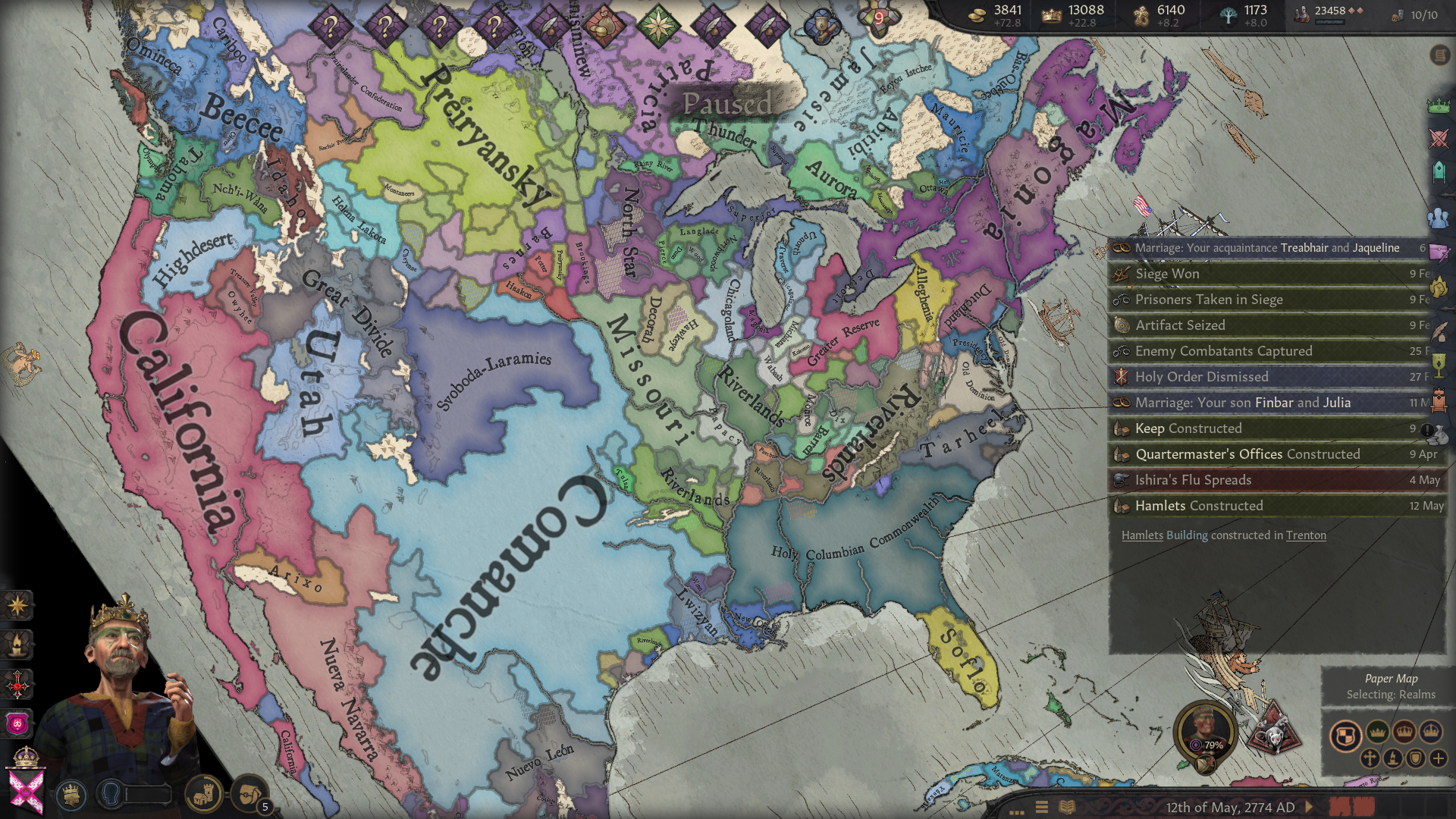This screenshot has width=1456, height=819.
Task: Open the Council panel icon
Action: tap(1439, 171)
